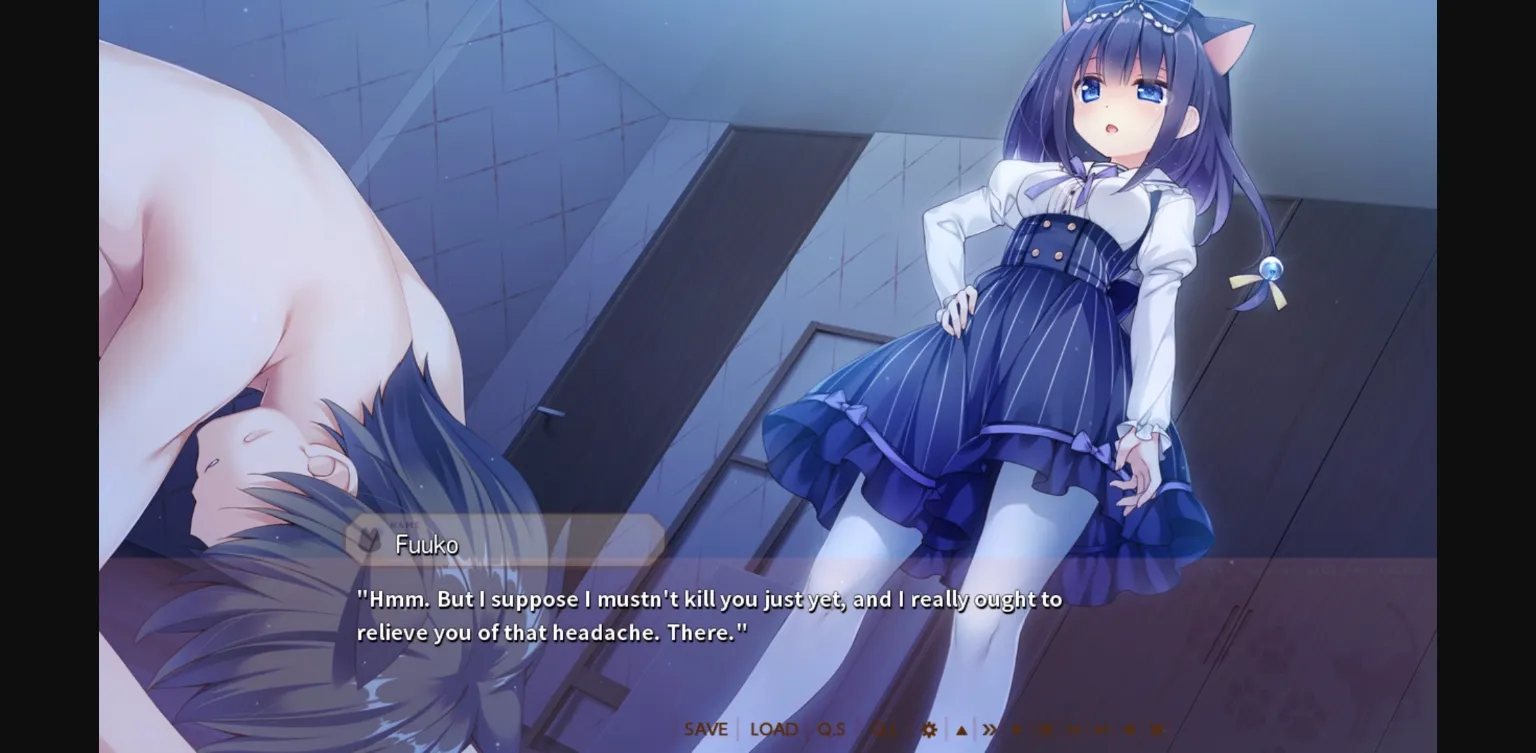
Task: Activate fast skip with the double-chevron icon
Action: pos(987,729)
